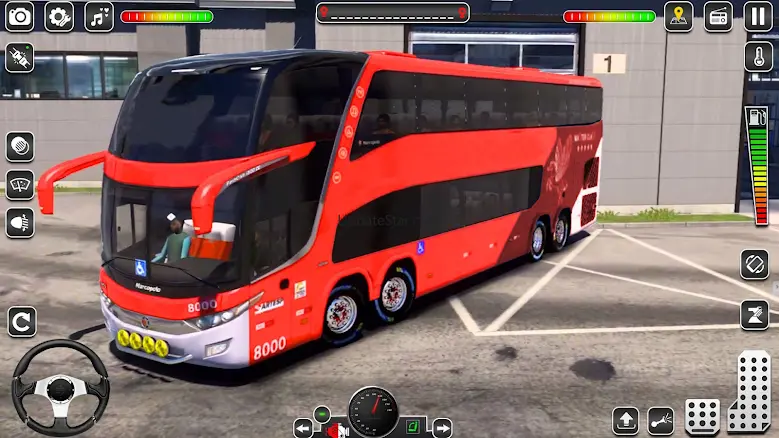
Task: Click the up-arrow button near the pedals
Action: (626, 419)
